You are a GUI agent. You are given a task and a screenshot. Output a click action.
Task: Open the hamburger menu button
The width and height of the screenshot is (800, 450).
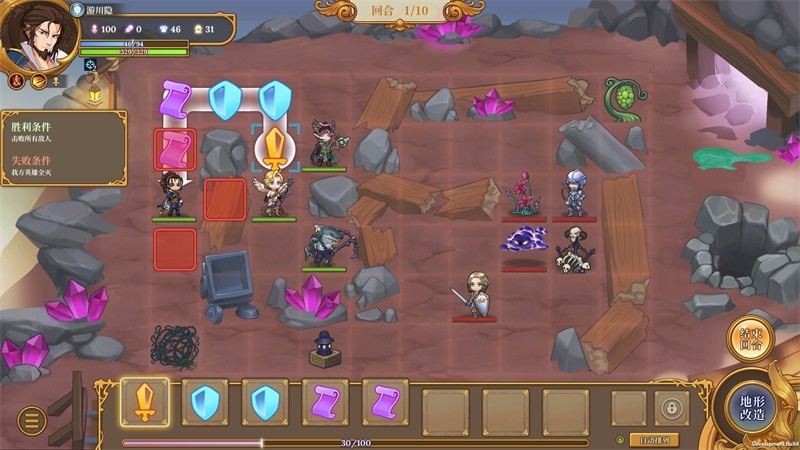tap(32, 420)
